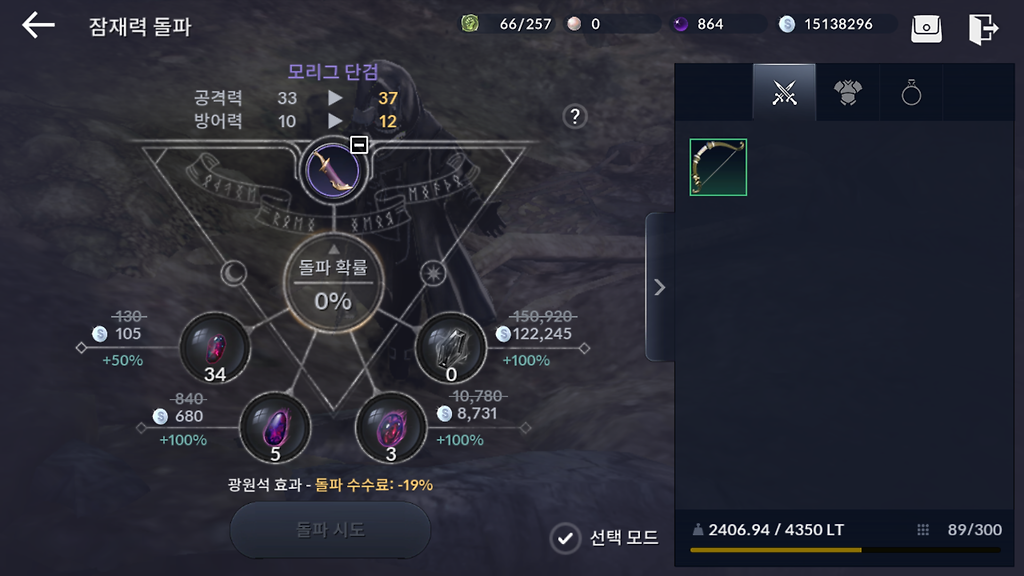Open the ring accessories tab
Viewport: 1024px width, 576px height.
910,93
